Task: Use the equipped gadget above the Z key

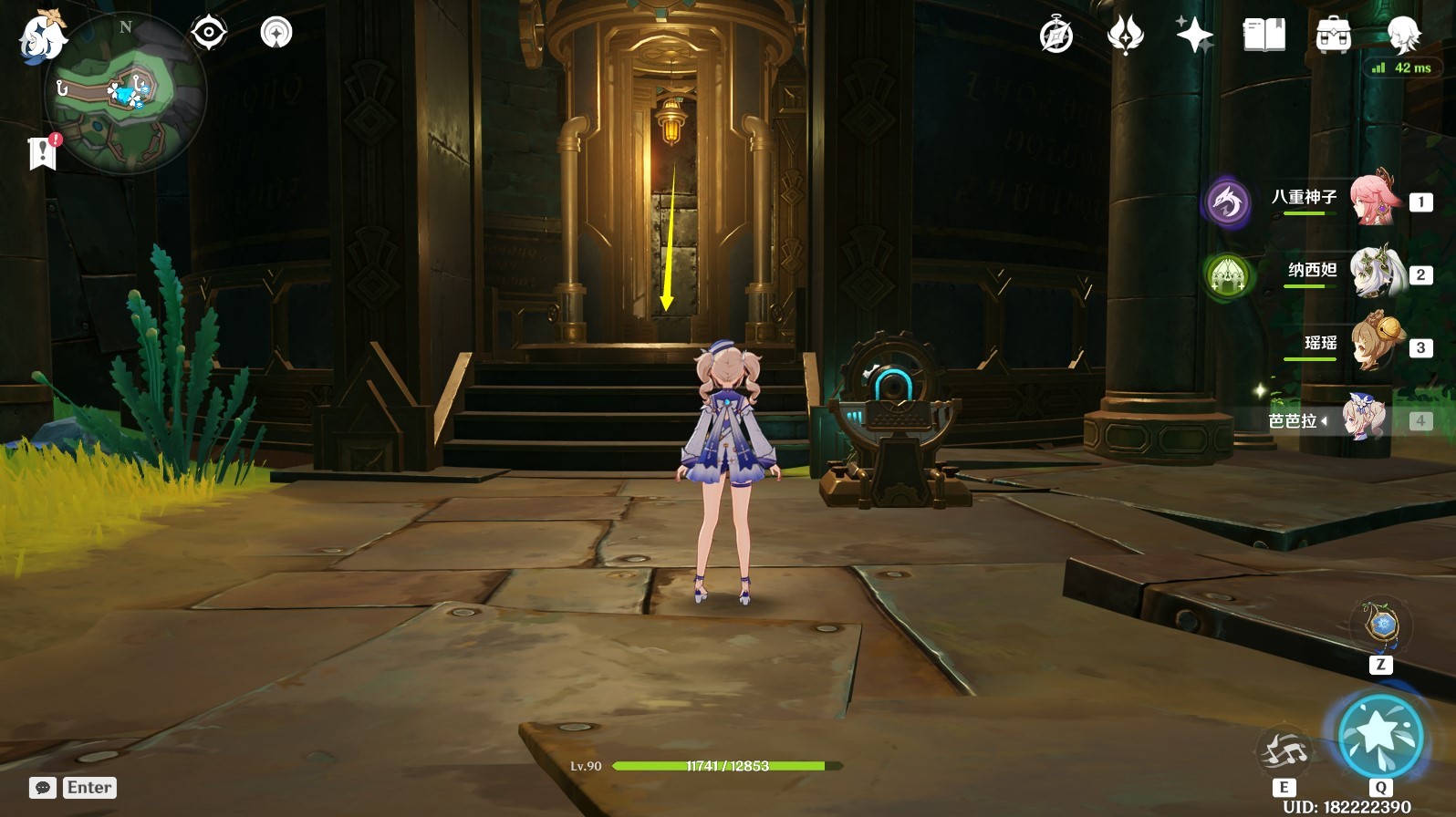Action: [1381, 625]
